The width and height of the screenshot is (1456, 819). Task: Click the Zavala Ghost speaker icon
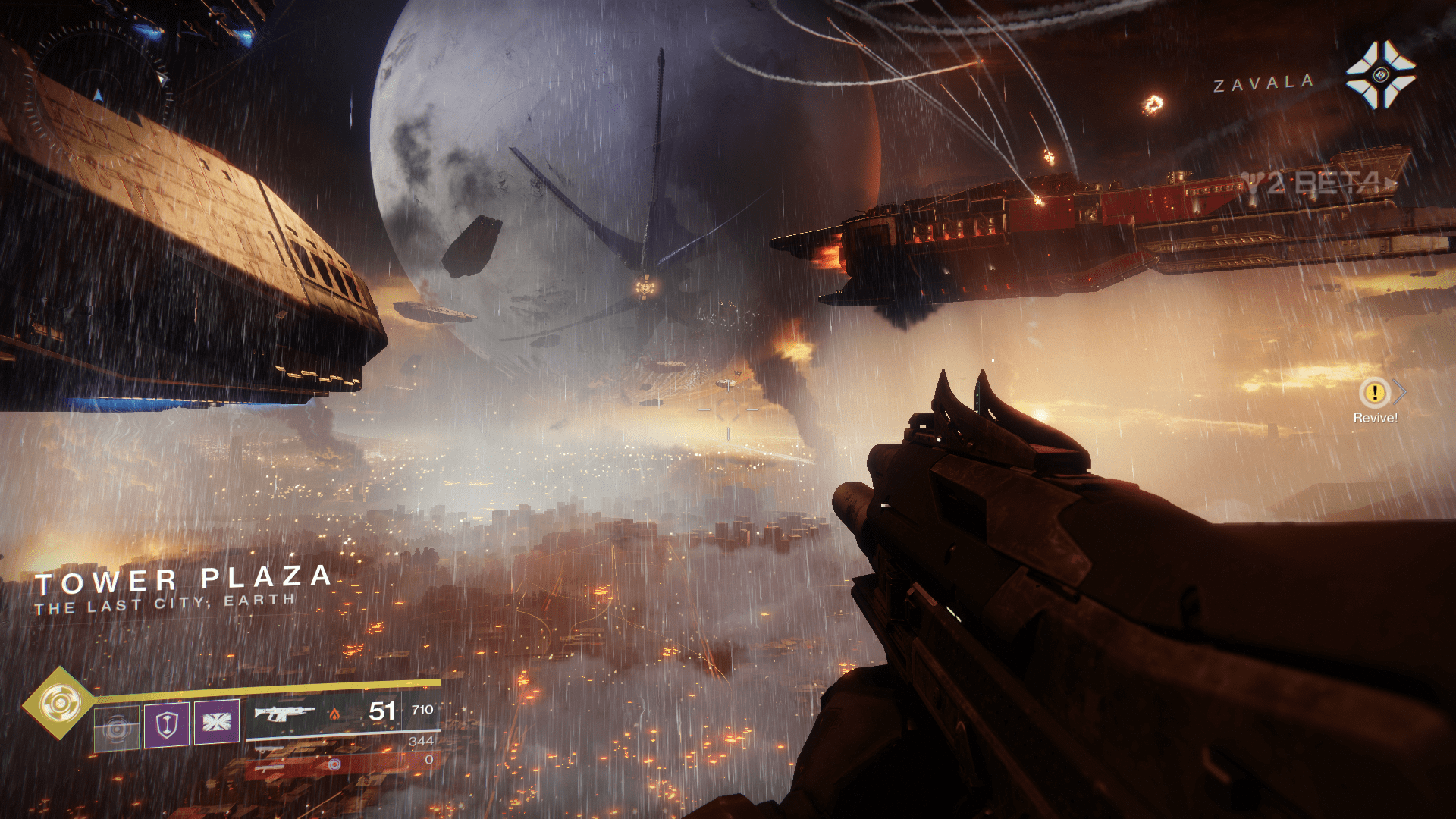click(x=1380, y=75)
